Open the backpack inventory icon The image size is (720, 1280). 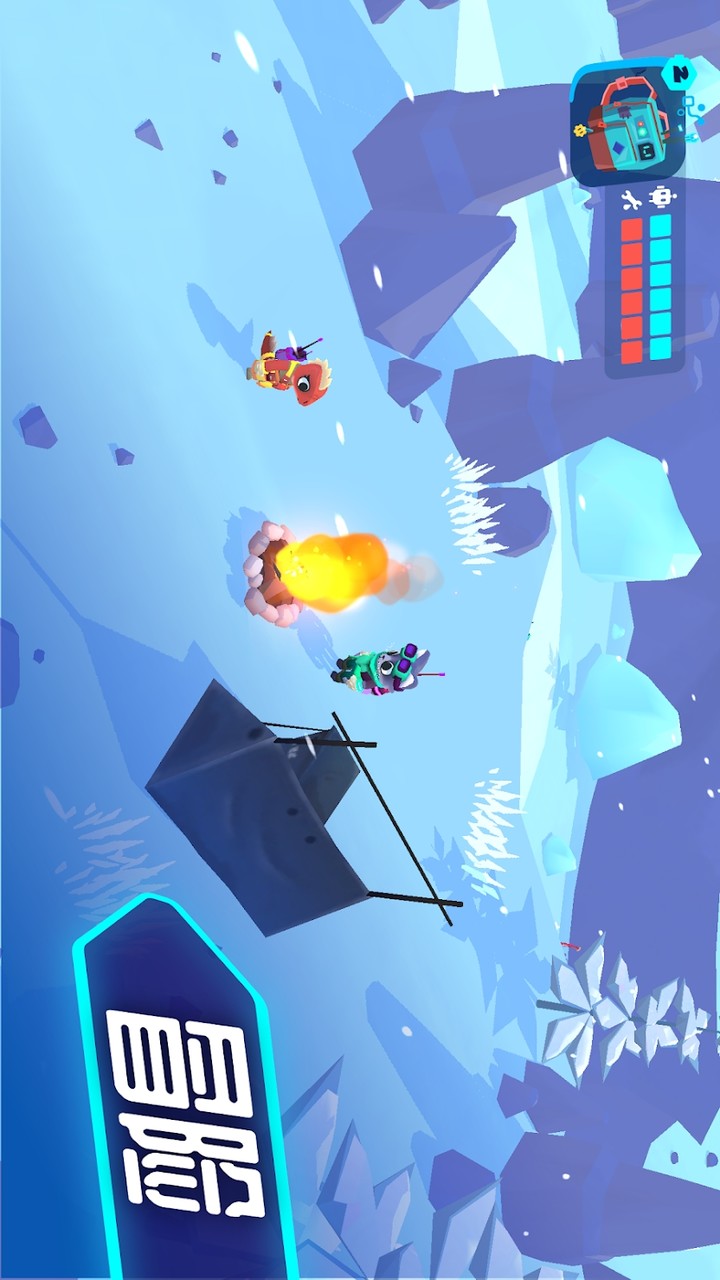click(626, 122)
